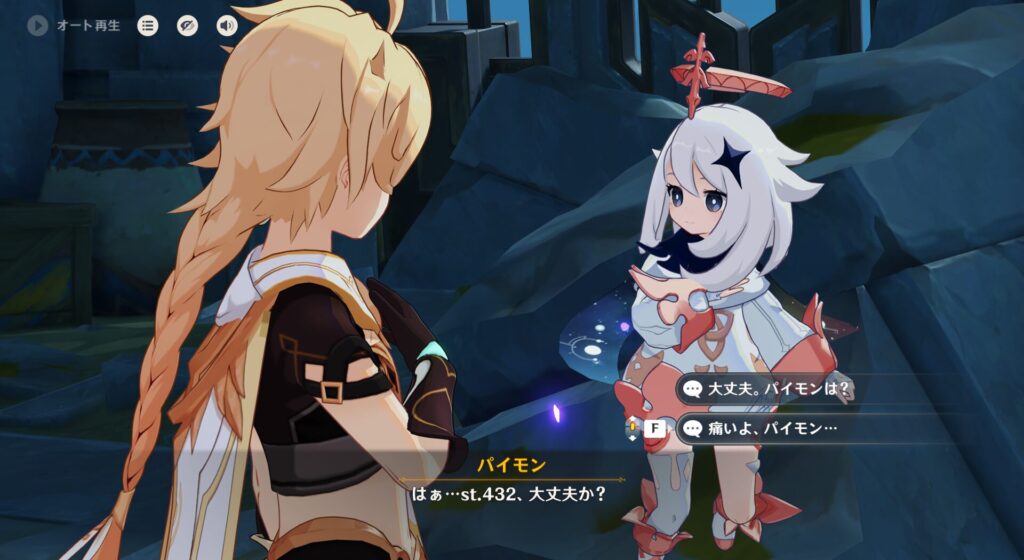Screen dimensions: 1024x560
Task: Toggle the voice speaker icon
Action: pos(227,26)
